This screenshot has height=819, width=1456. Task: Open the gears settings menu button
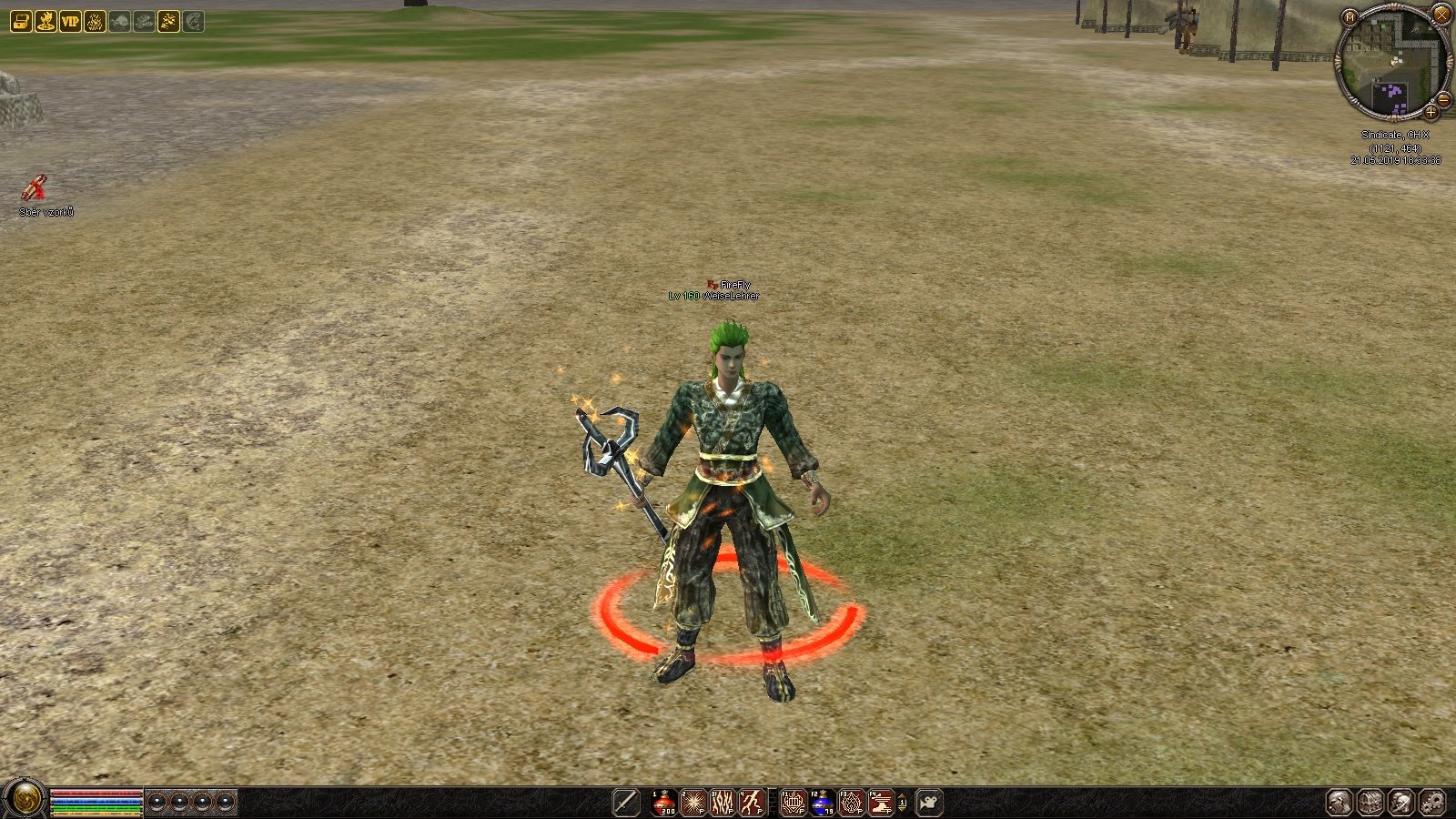pos(1432,803)
